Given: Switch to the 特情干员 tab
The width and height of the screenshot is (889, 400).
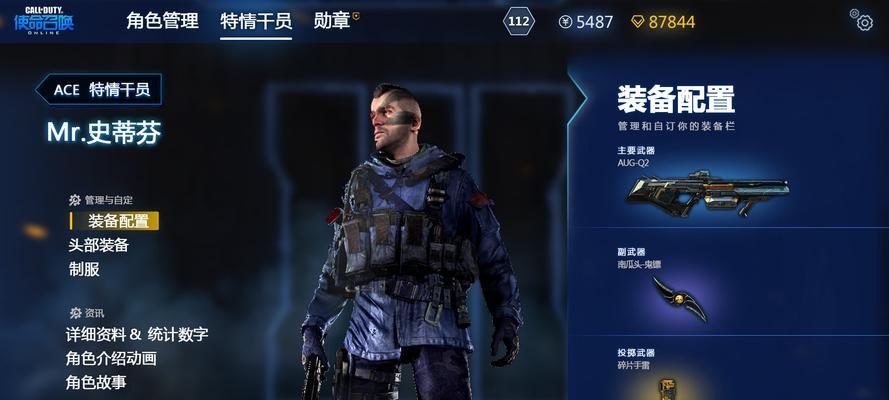Looking at the screenshot, I should 256,21.
